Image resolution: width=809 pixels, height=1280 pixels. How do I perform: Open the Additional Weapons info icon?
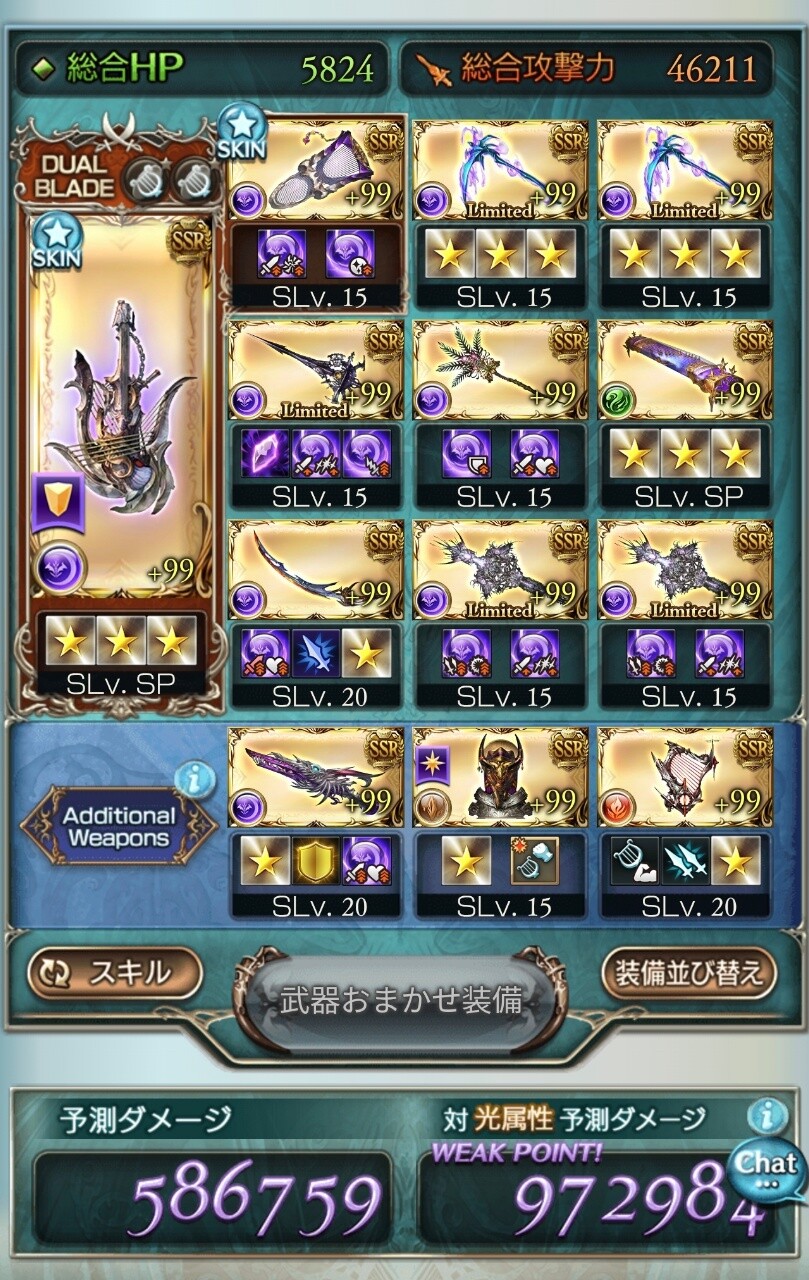click(194, 777)
